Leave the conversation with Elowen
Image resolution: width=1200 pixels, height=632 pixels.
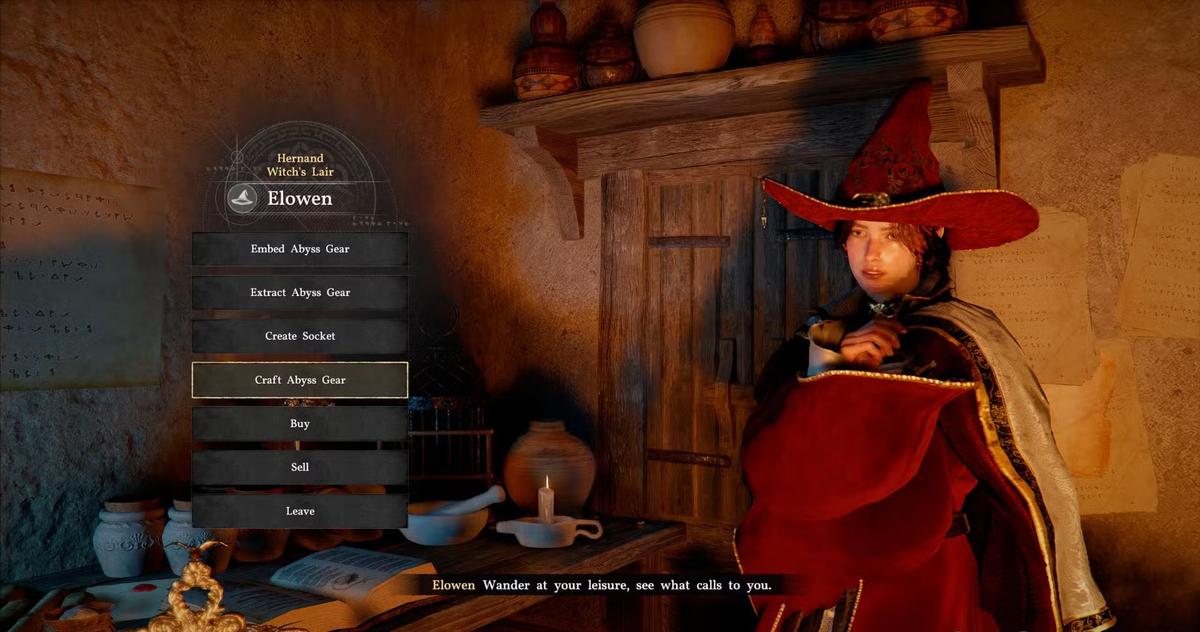click(x=300, y=511)
